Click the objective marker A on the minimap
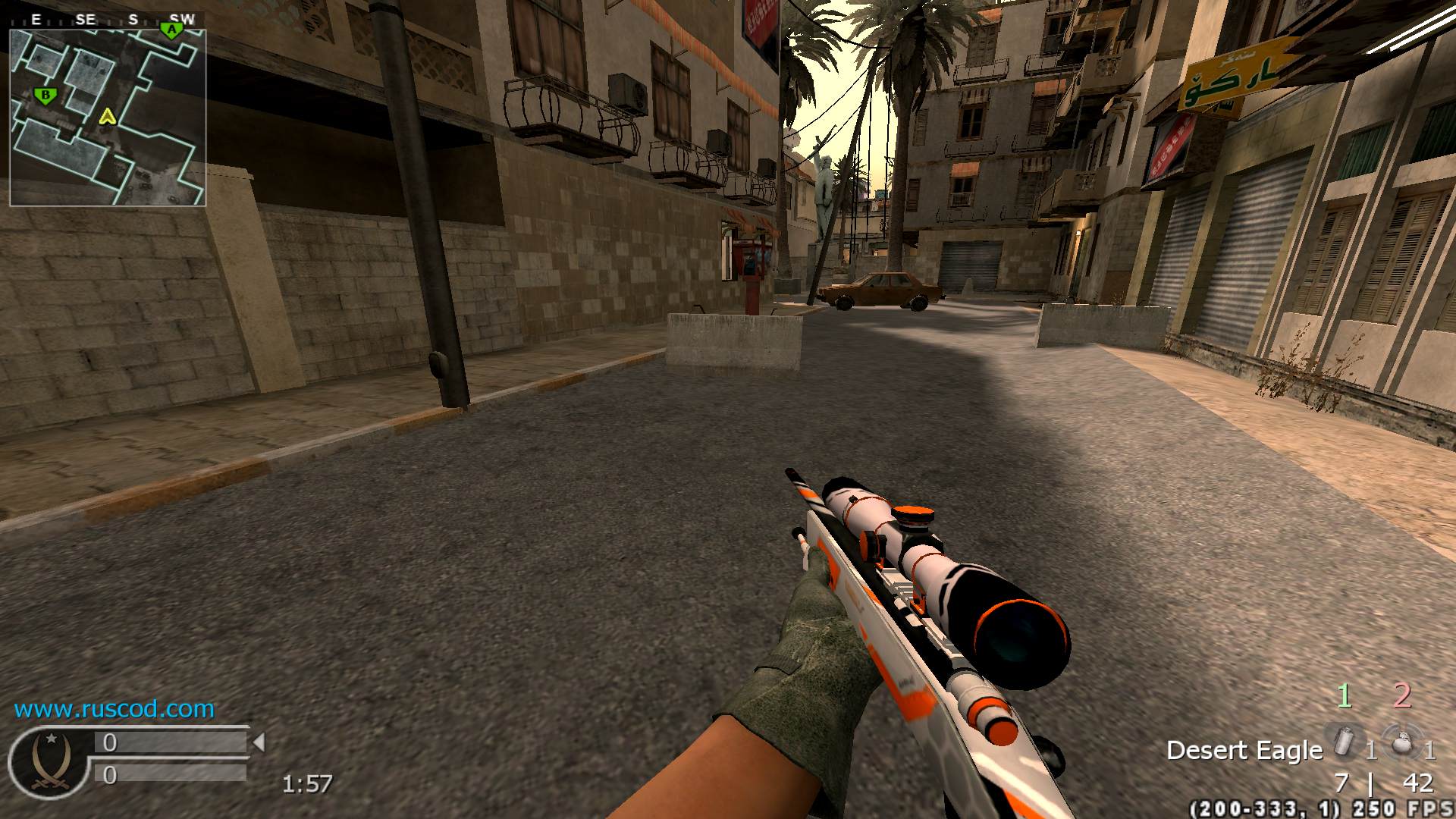1456x819 pixels. click(173, 30)
